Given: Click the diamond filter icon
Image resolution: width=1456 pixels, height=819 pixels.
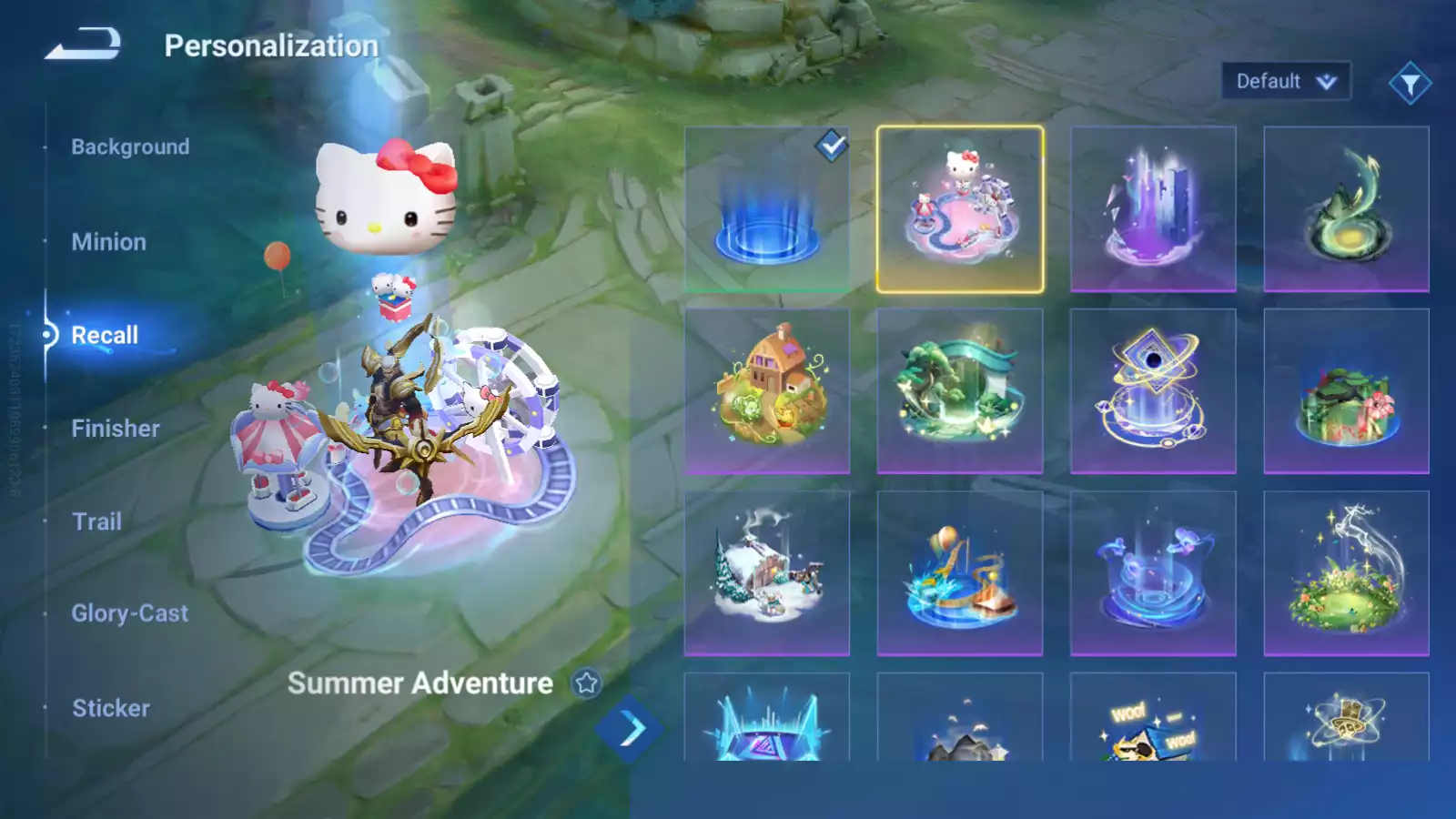Looking at the screenshot, I should point(1410,84).
